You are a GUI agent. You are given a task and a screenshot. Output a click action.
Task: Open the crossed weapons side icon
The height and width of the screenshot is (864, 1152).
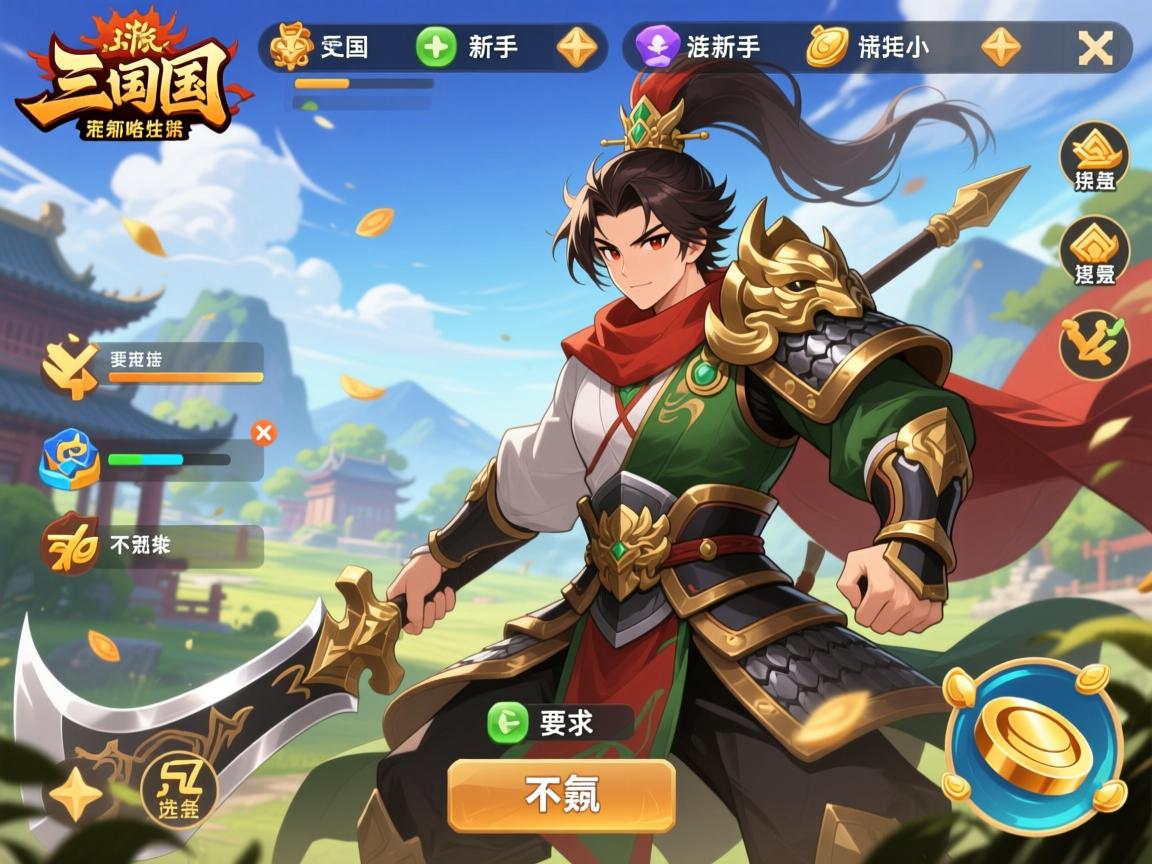point(1094,343)
